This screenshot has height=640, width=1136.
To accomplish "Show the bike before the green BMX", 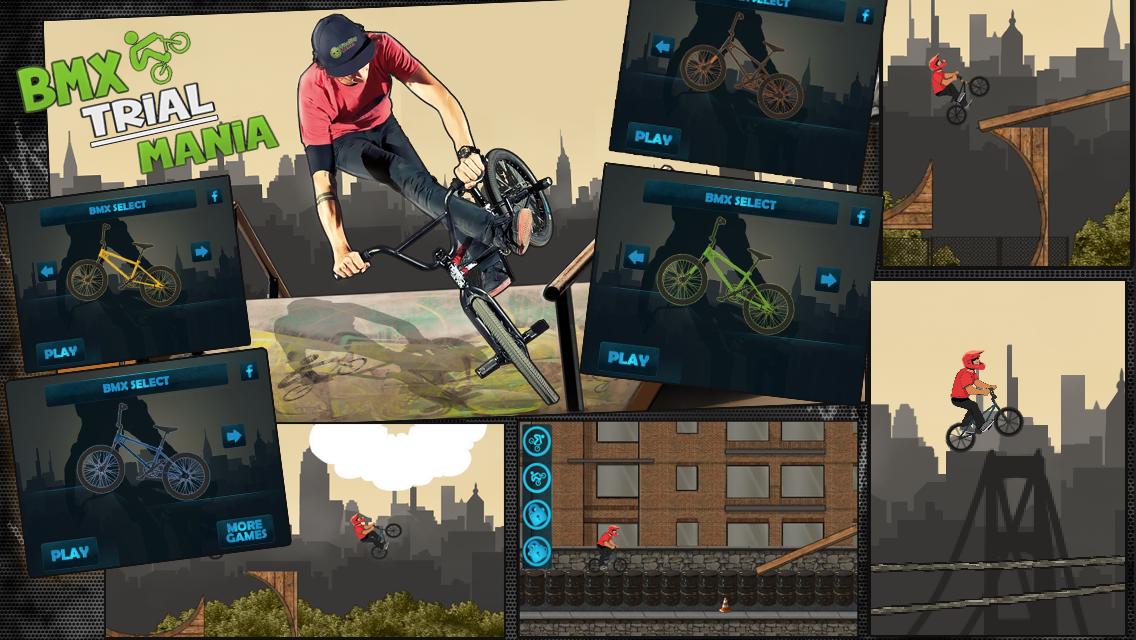I will [636, 258].
